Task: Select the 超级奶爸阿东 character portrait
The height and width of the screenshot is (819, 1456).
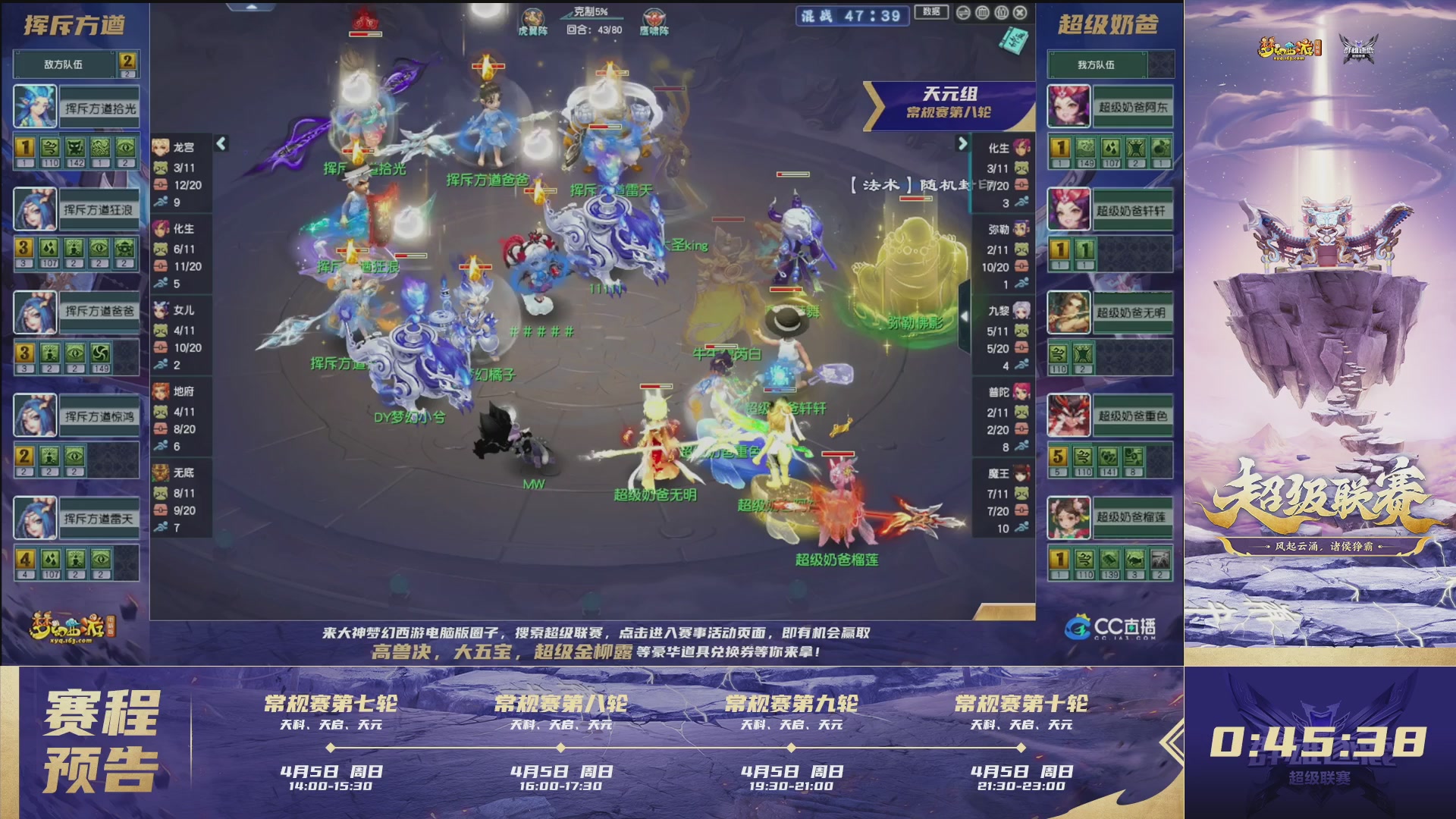Action: [x=1068, y=107]
